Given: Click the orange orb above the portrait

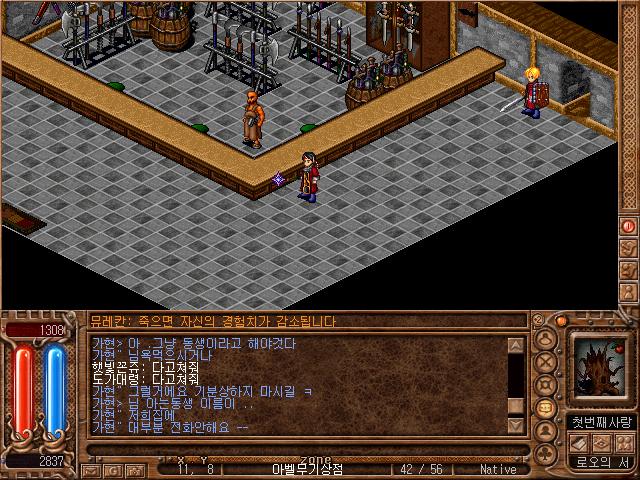Looking at the screenshot, I should click(x=562, y=321).
